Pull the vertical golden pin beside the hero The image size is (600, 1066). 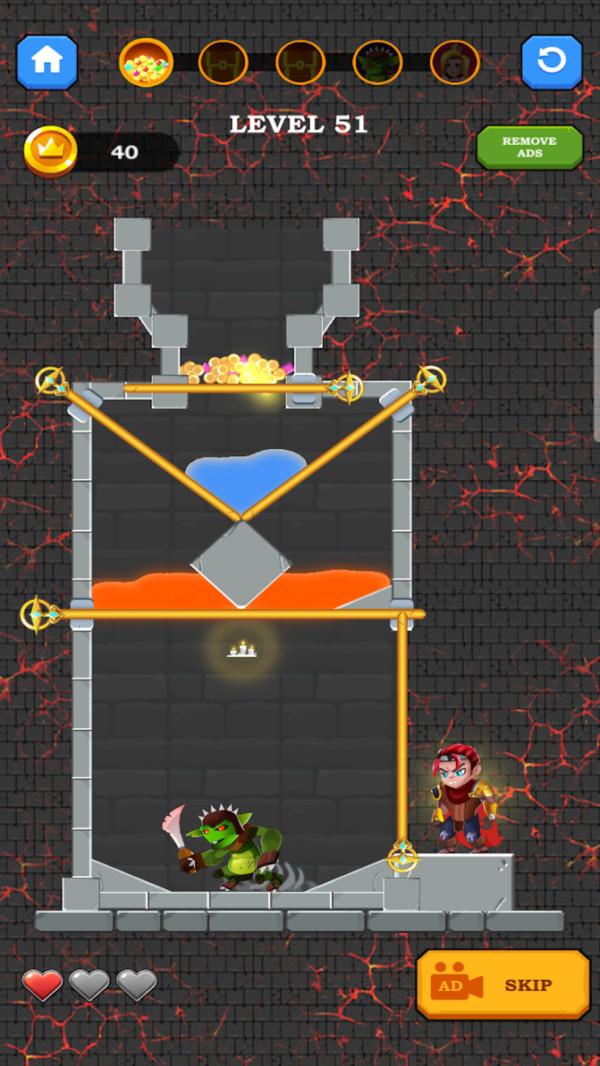pyautogui.click(x=402, y=856)
